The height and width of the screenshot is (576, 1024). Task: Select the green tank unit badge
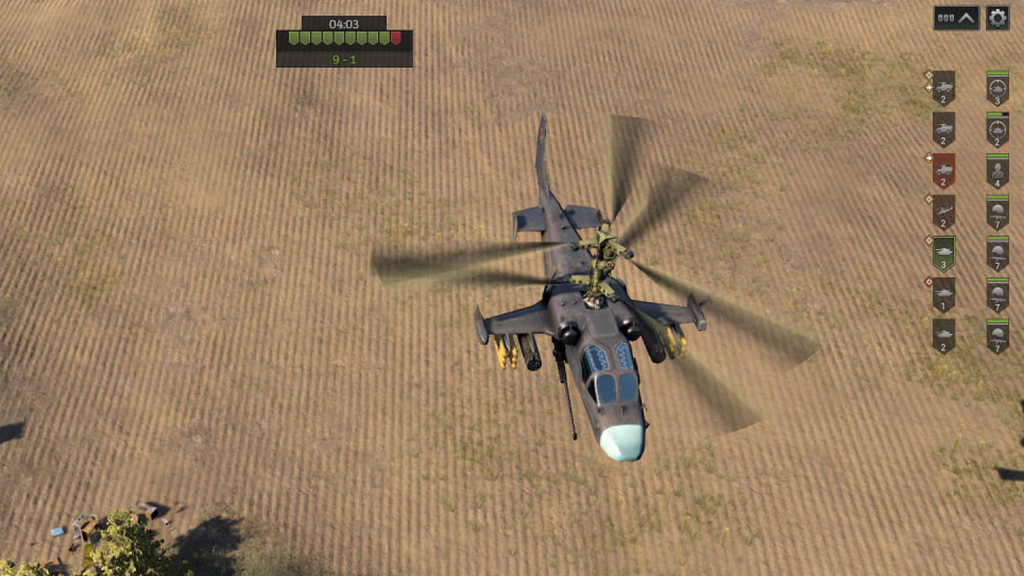tap(944, 253)
